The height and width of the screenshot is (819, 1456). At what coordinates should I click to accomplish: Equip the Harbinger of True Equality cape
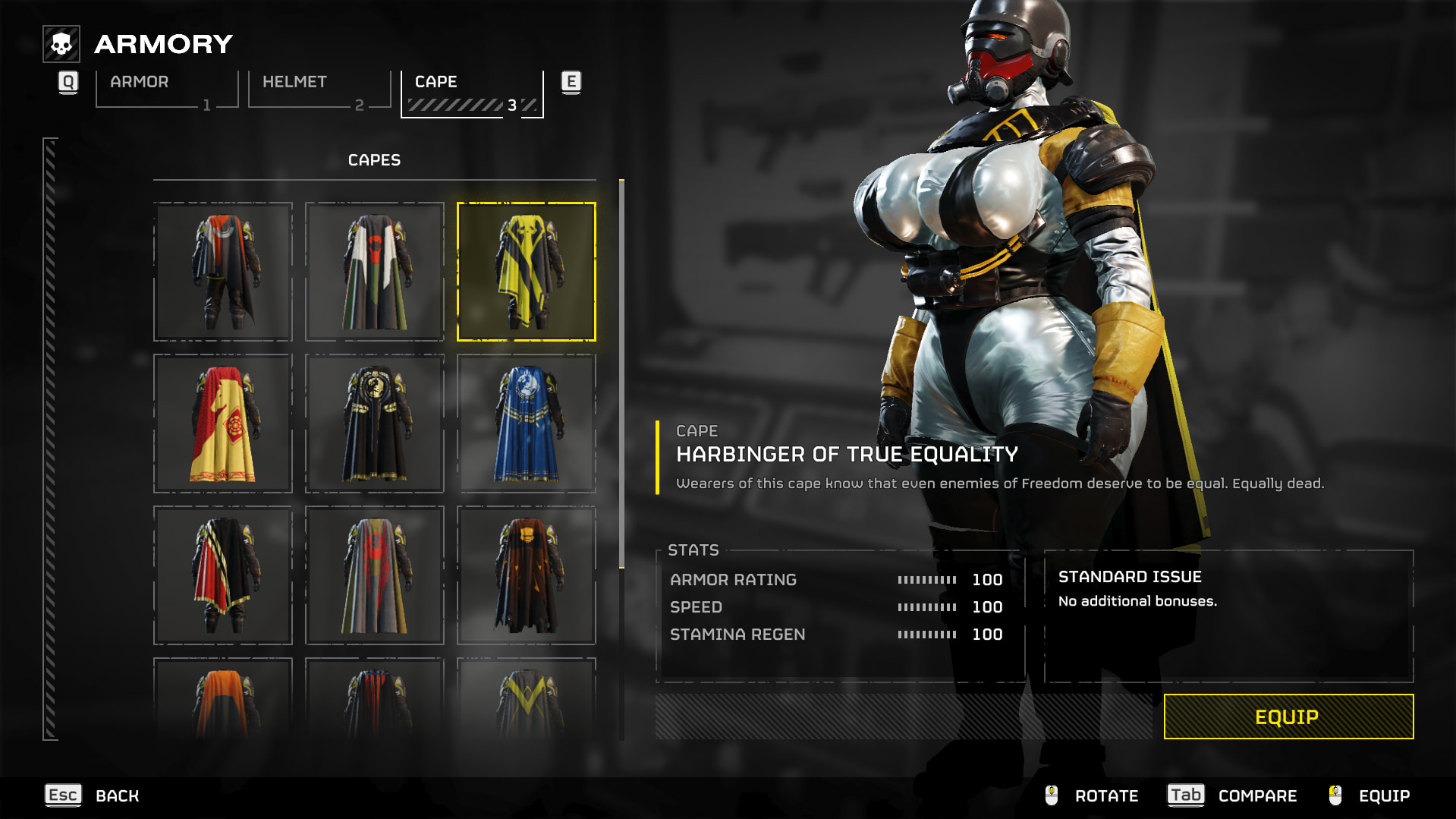[1288, 717]
